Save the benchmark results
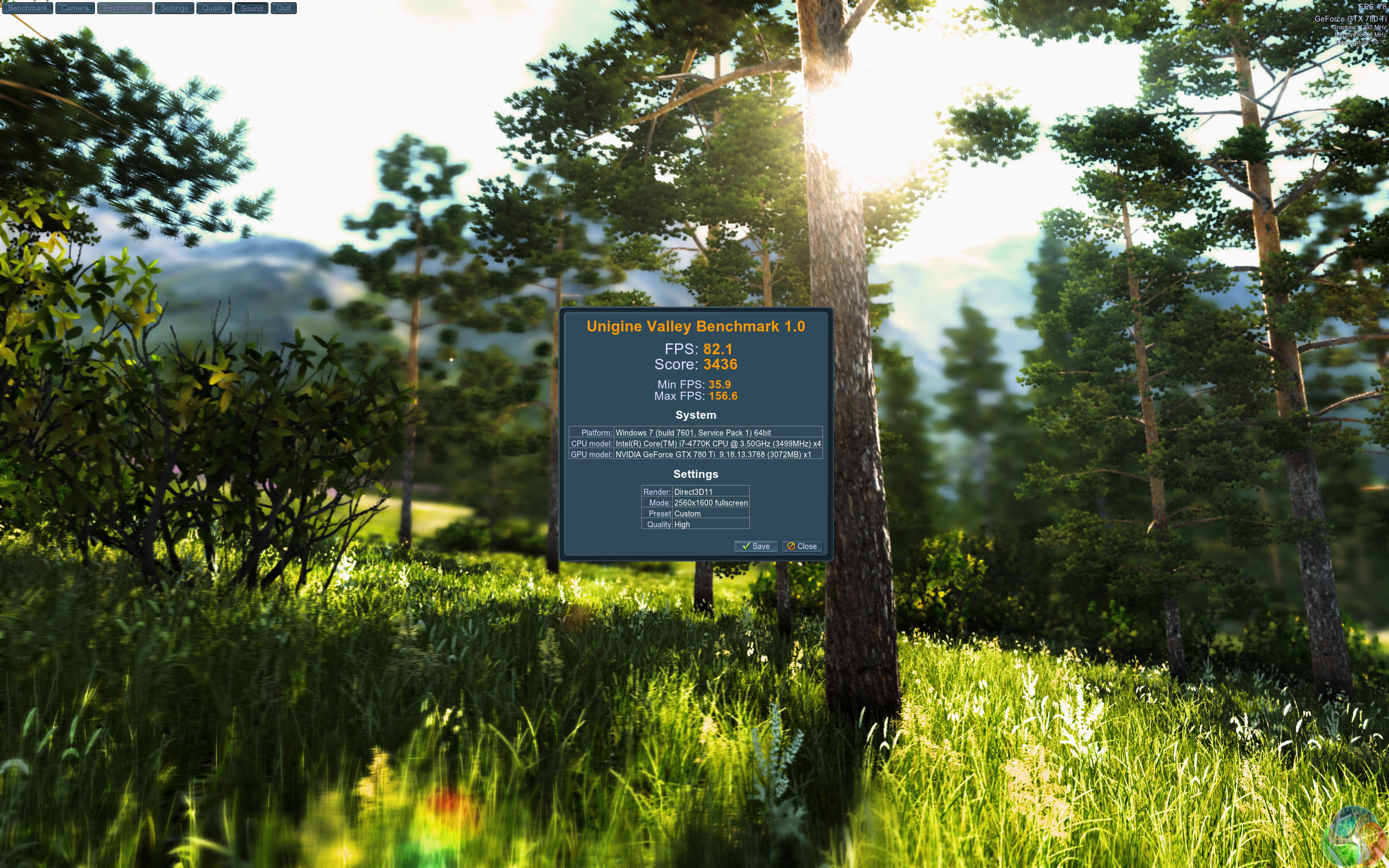This screenshot has width=1389, height=868. (x=755, y=546)
